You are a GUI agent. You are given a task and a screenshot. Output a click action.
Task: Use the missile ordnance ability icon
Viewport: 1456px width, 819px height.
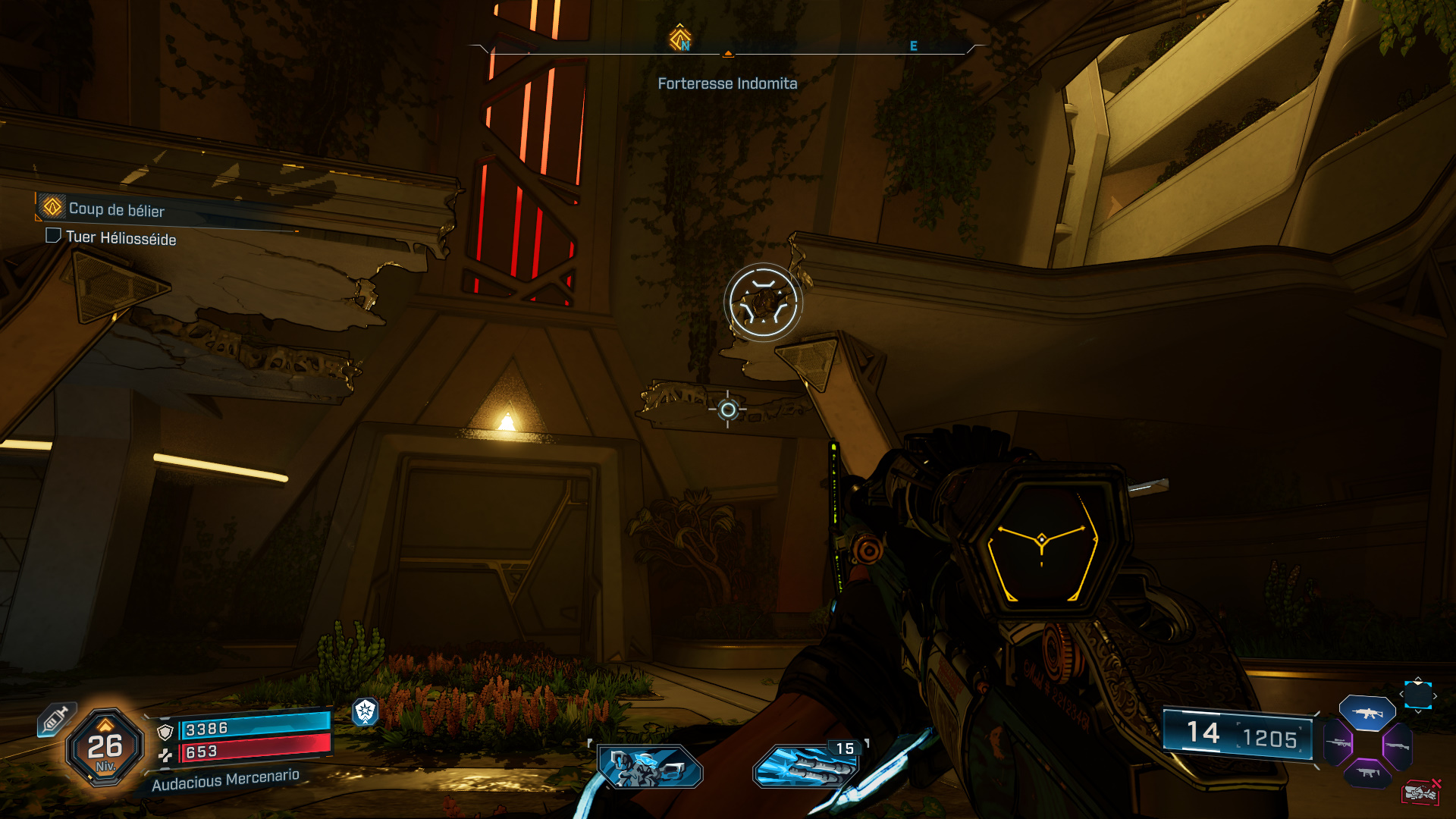(806, 767)
